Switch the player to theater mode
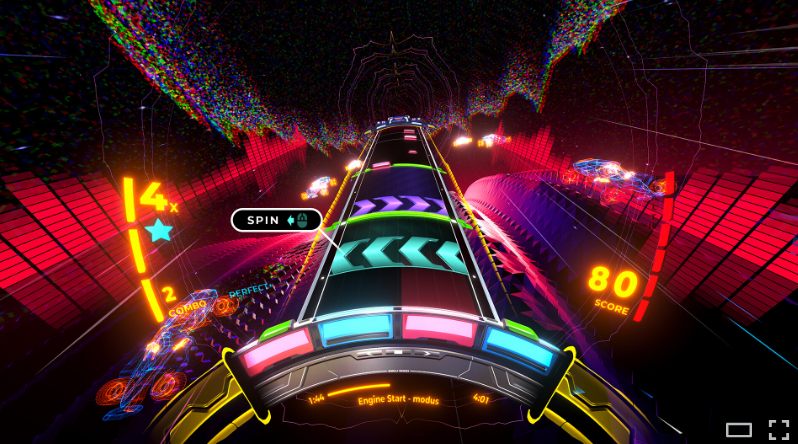 click(738, 430)
